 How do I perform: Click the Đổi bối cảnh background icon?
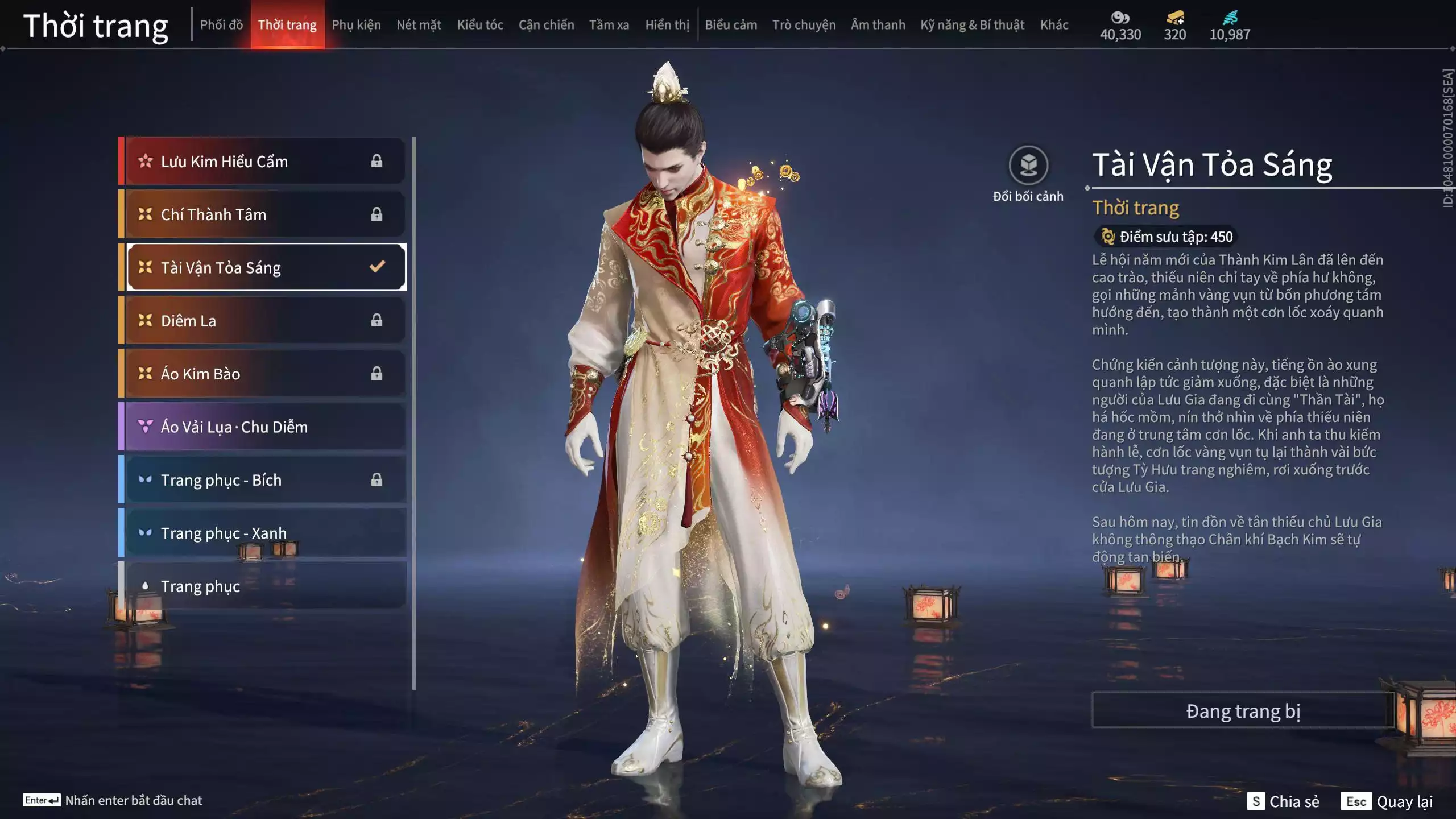click(x=1028, y=166)
